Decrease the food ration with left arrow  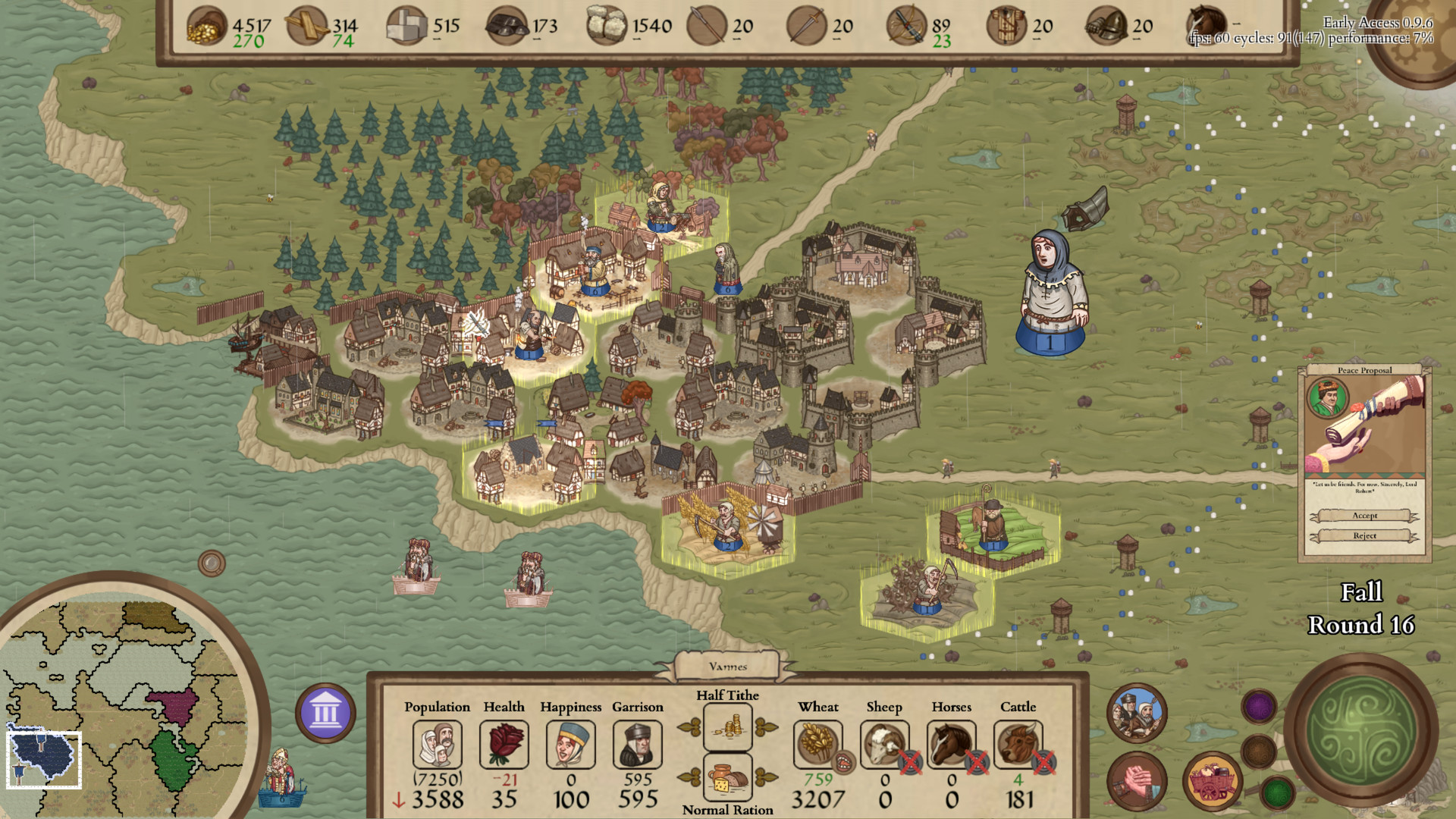[x=689, y=777]
